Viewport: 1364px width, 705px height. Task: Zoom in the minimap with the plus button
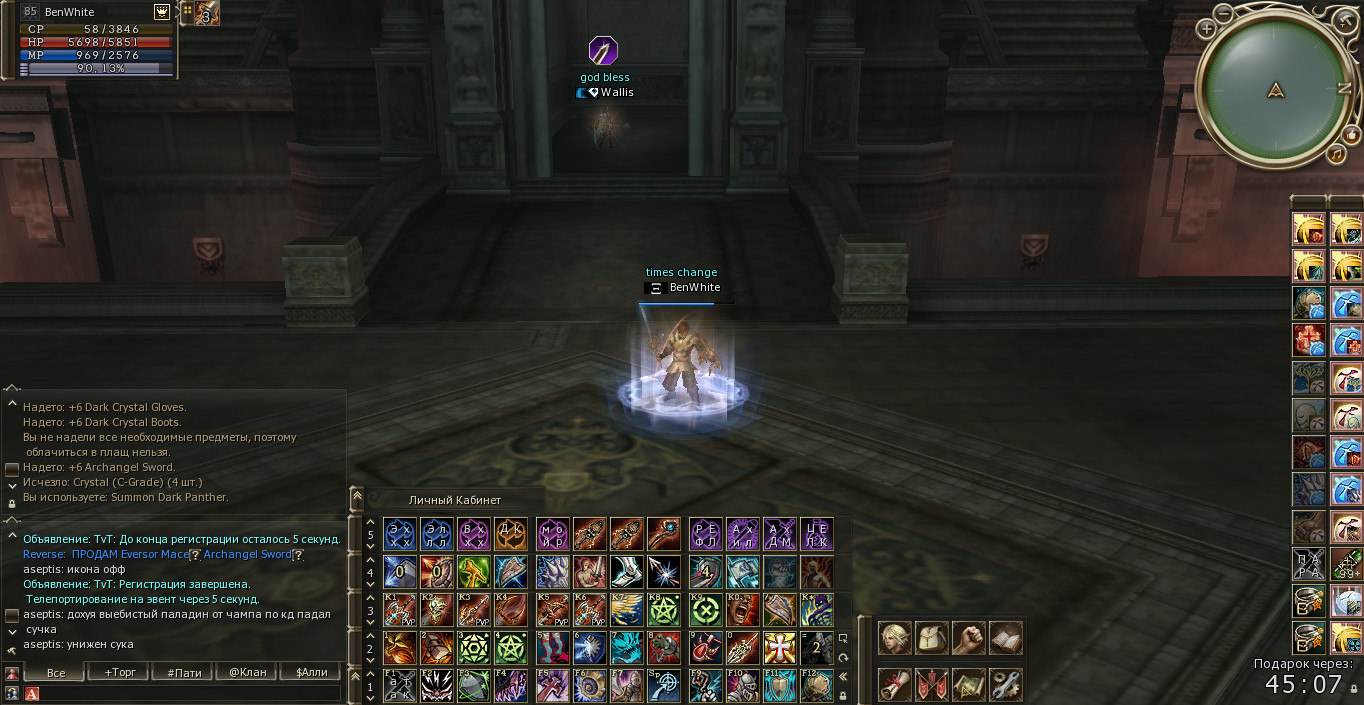click(x=1207, y=29)
